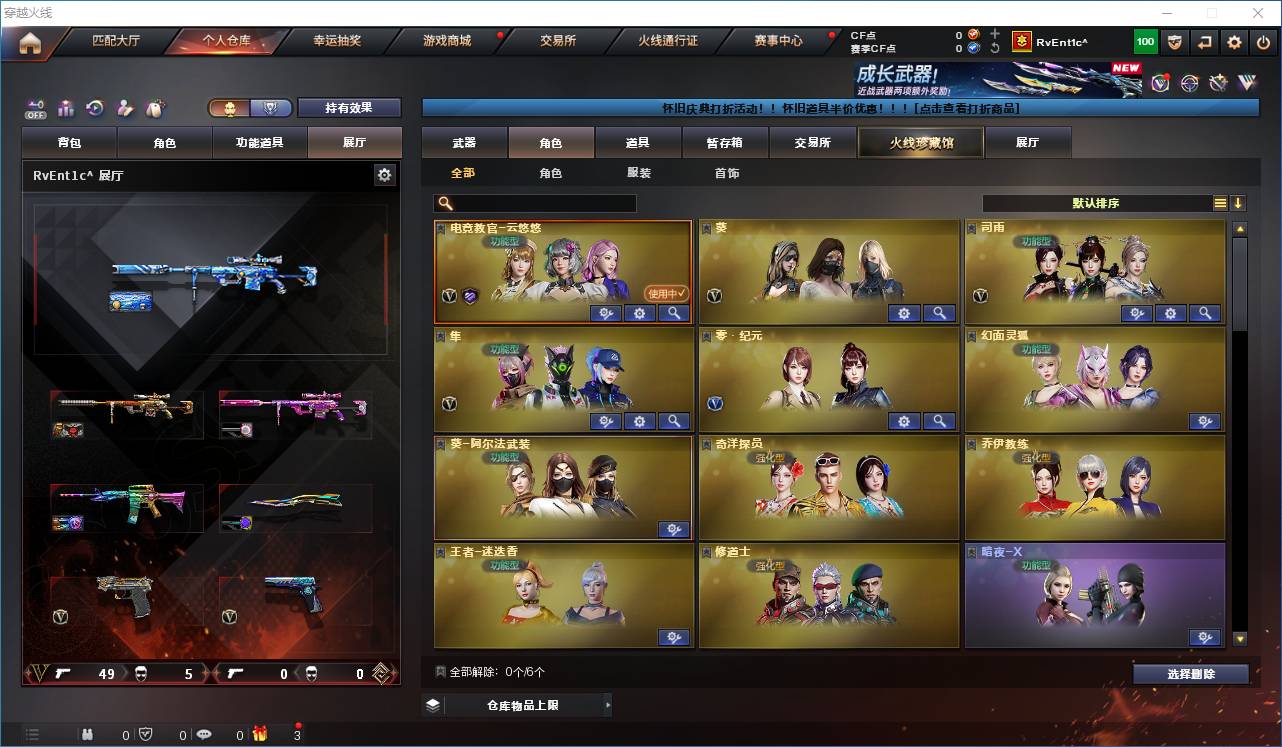Switch the OFF toggle in left sidebar

pyautogui.click(x=36, y=108)
